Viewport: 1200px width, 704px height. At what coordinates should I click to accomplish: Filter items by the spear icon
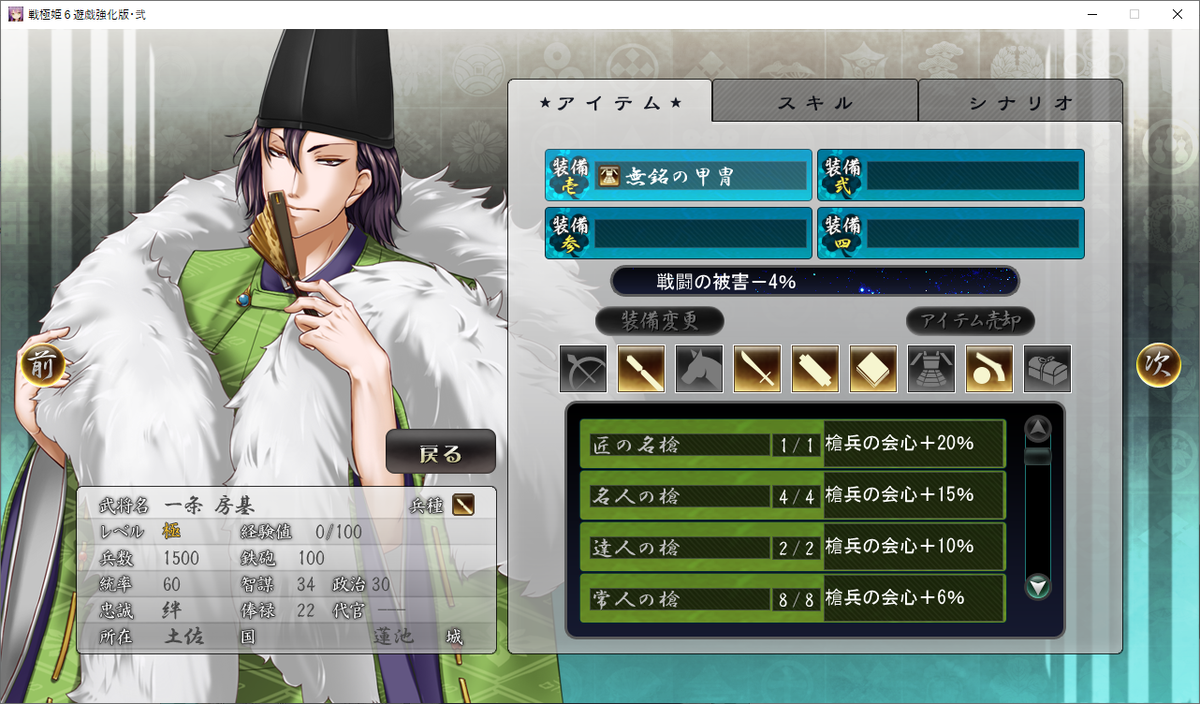point(641,369)
